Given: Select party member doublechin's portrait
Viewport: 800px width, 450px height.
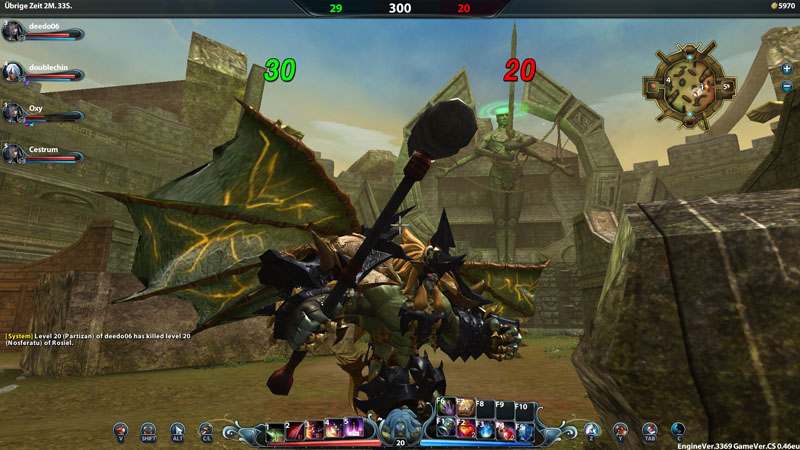Looking at the screenshot, I should pos(13,71).
